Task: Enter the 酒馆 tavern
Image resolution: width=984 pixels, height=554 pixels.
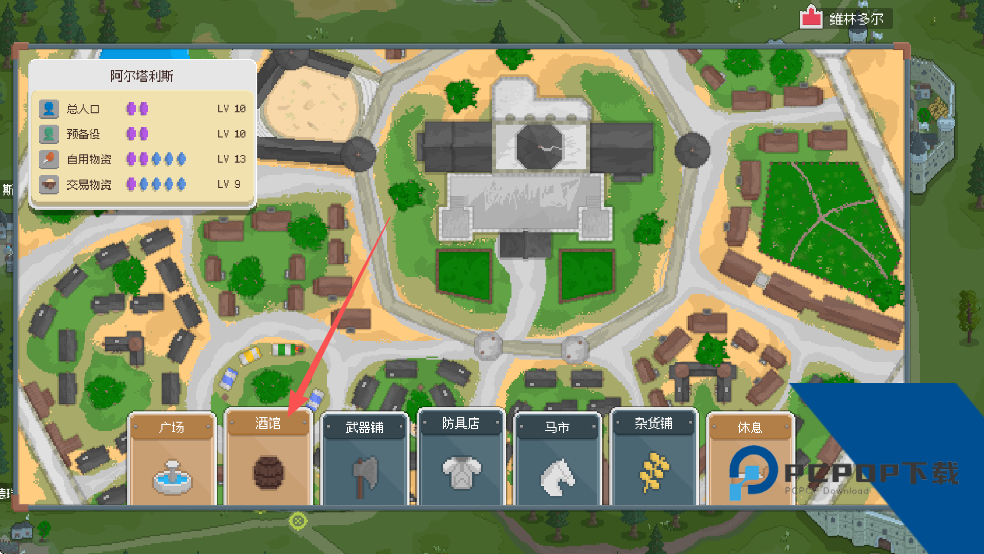Action: (267, 458)
